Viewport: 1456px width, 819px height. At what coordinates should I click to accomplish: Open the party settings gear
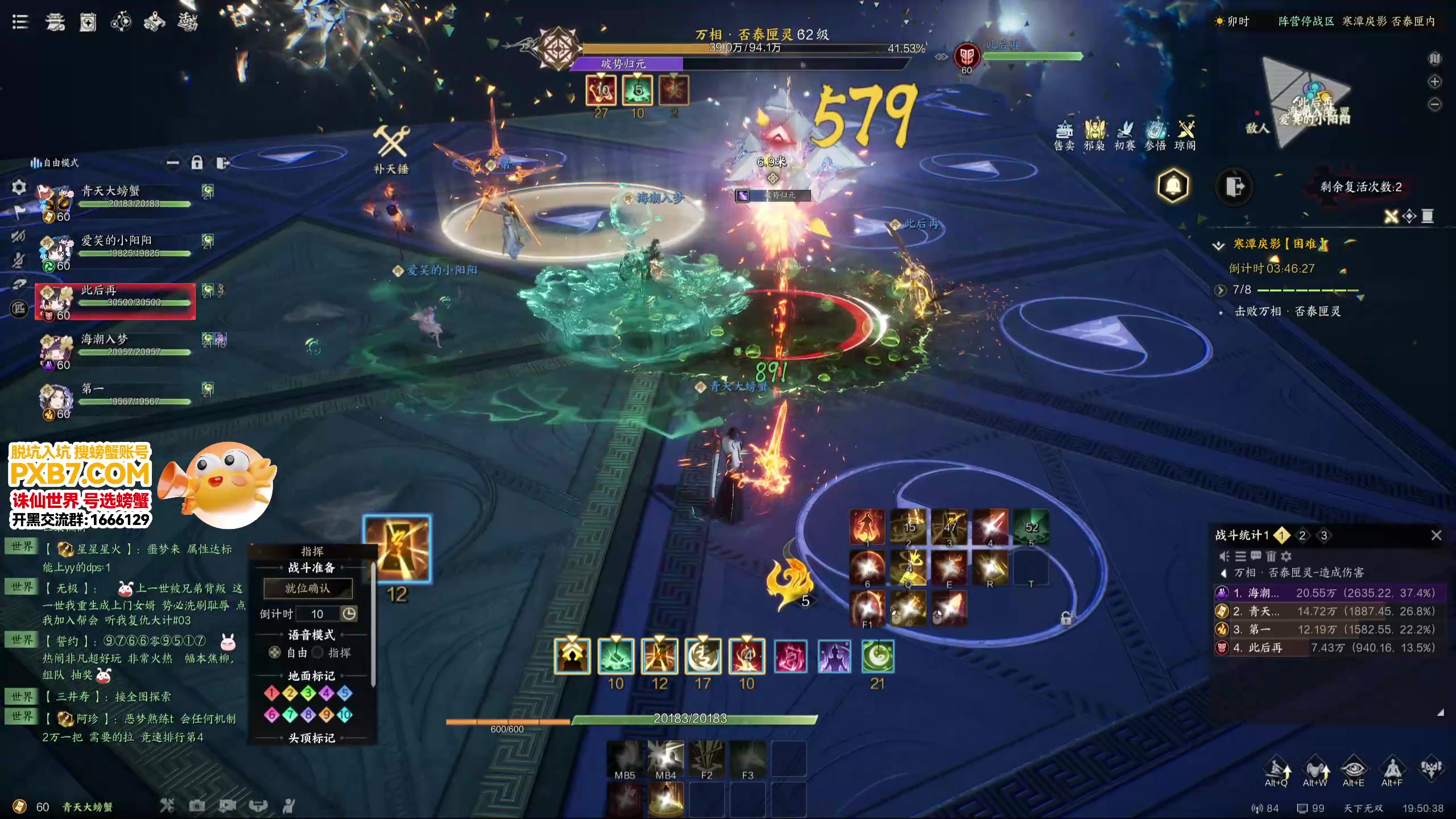tap(19, 187)
